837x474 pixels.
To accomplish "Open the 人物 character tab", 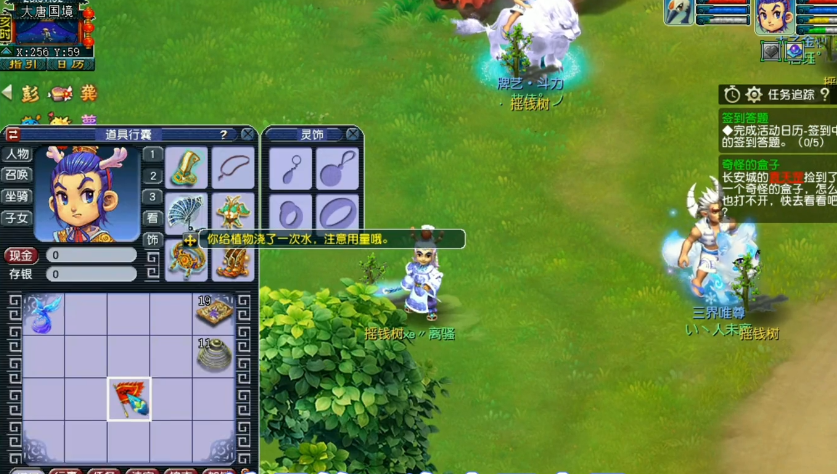I will 17,154.
